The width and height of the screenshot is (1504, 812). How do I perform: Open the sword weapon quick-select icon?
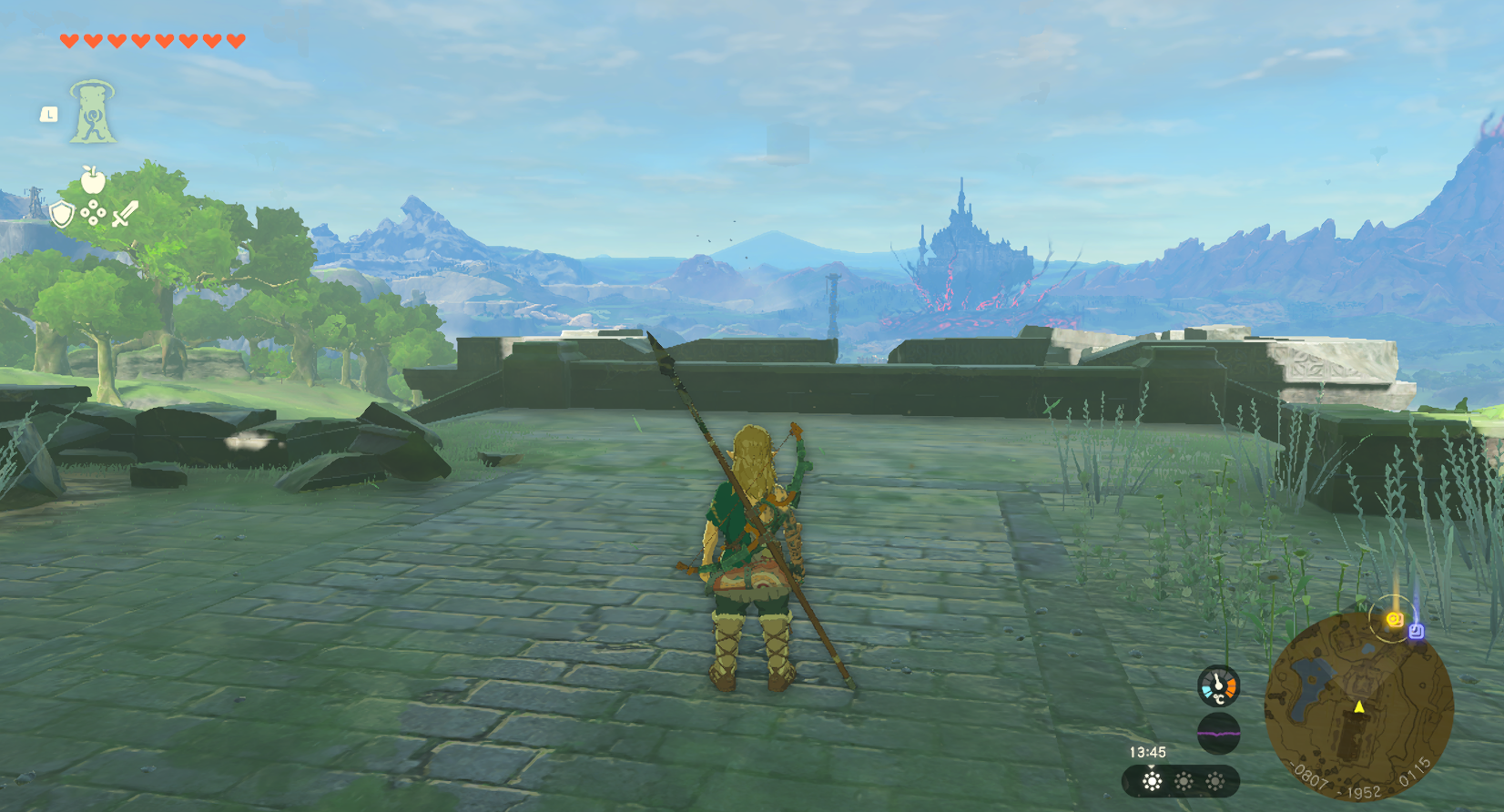(125, 214)
